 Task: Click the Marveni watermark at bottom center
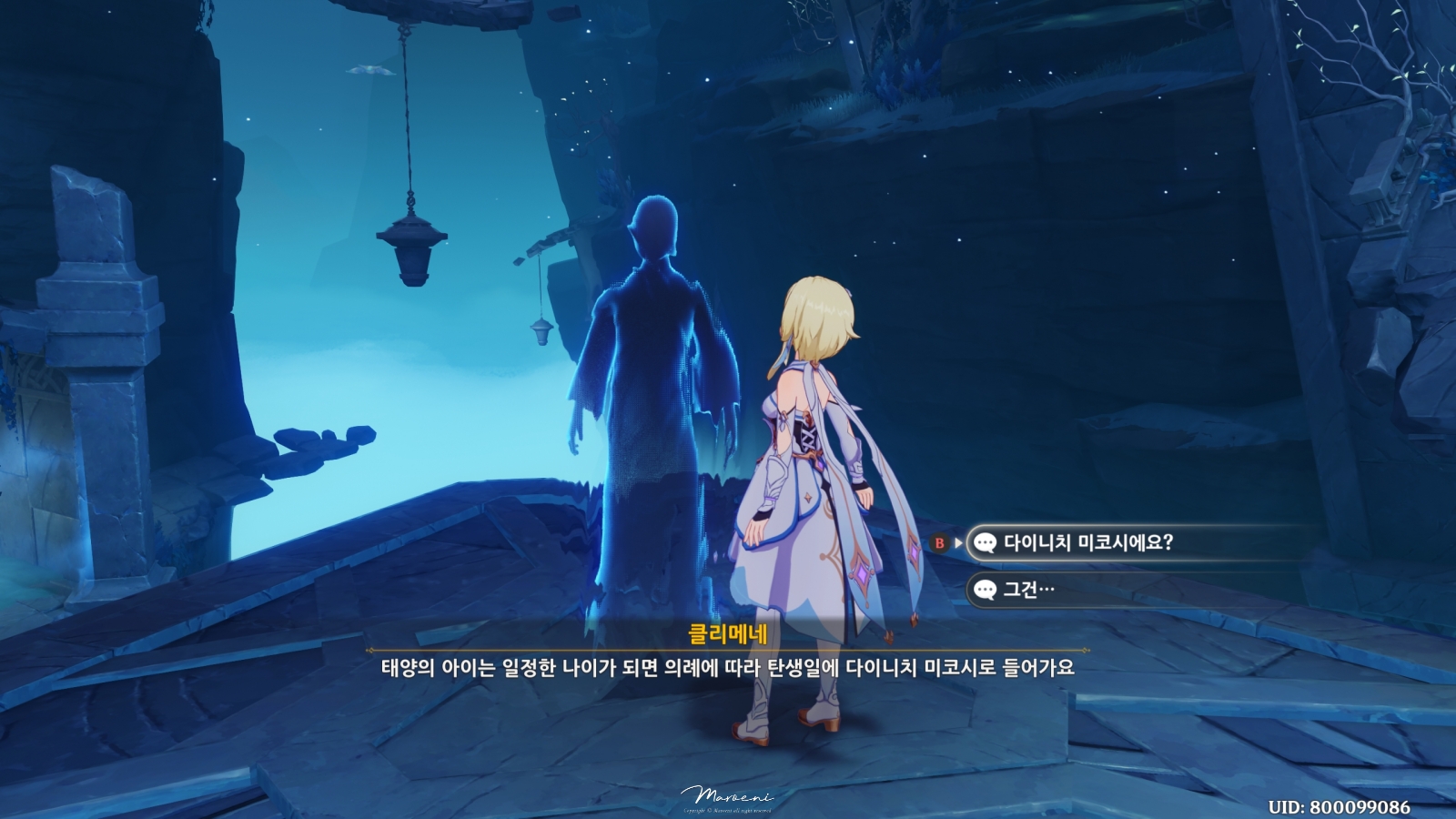[x=728, y=794]
